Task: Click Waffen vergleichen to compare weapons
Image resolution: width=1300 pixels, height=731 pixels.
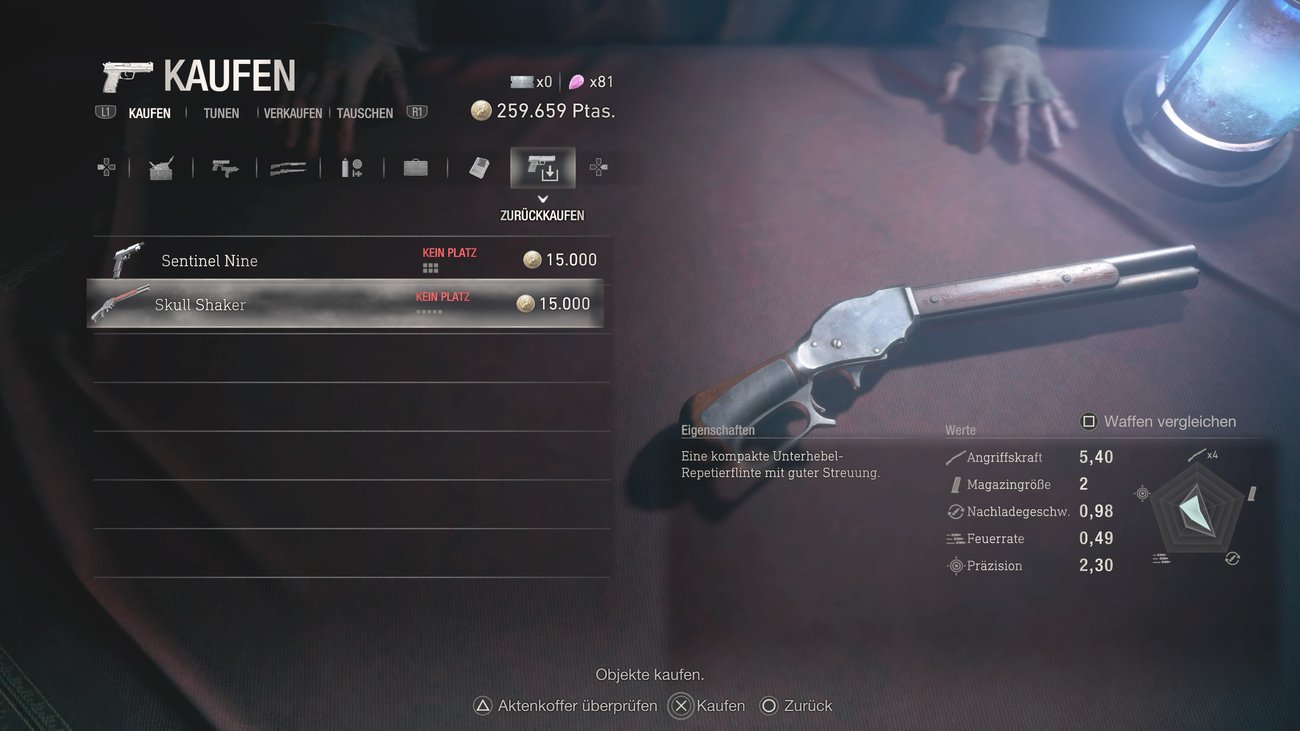Action: (1159, 422)
